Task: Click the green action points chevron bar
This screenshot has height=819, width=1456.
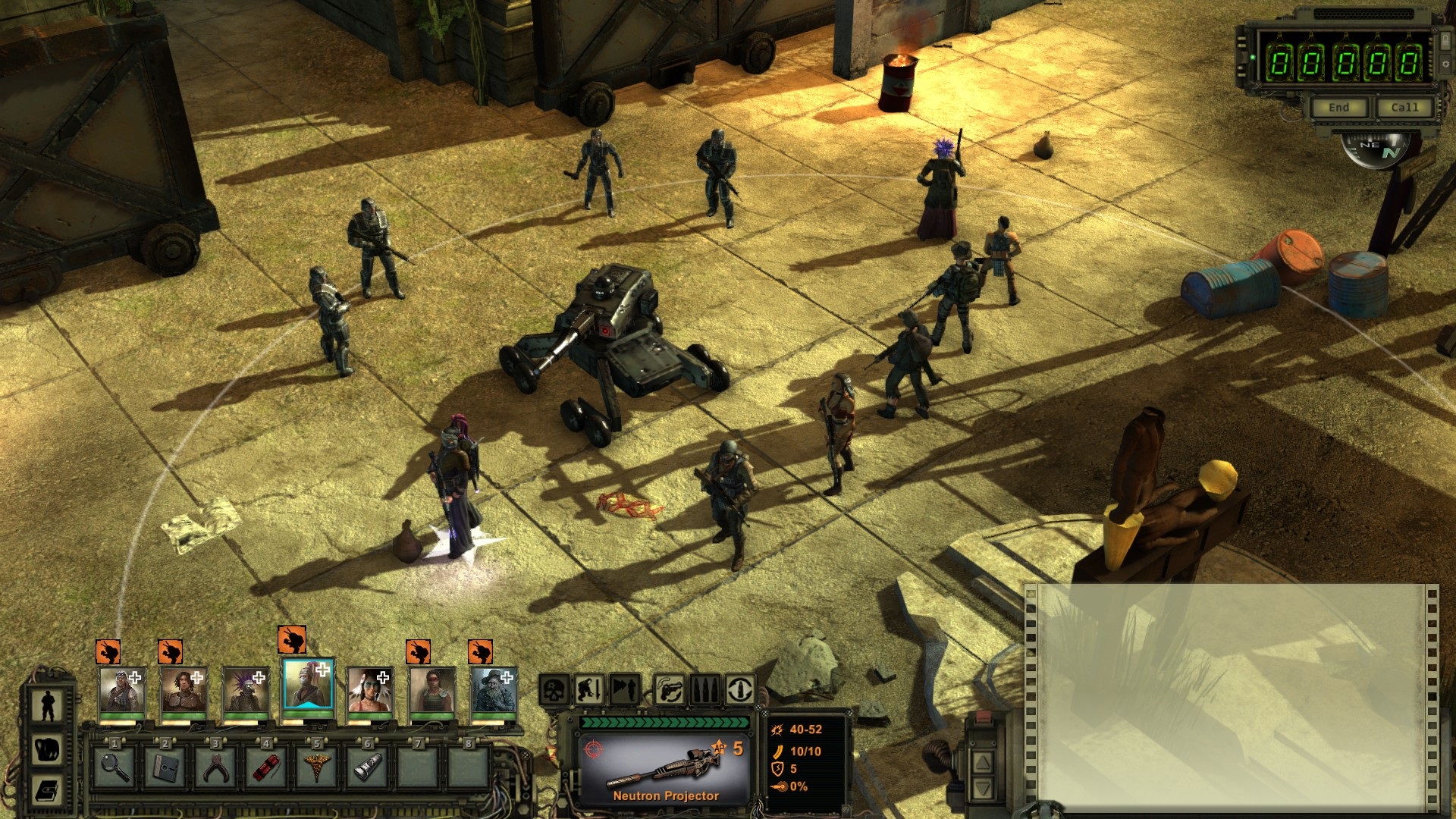Action: pyautogui.click(x=665, y=723)
